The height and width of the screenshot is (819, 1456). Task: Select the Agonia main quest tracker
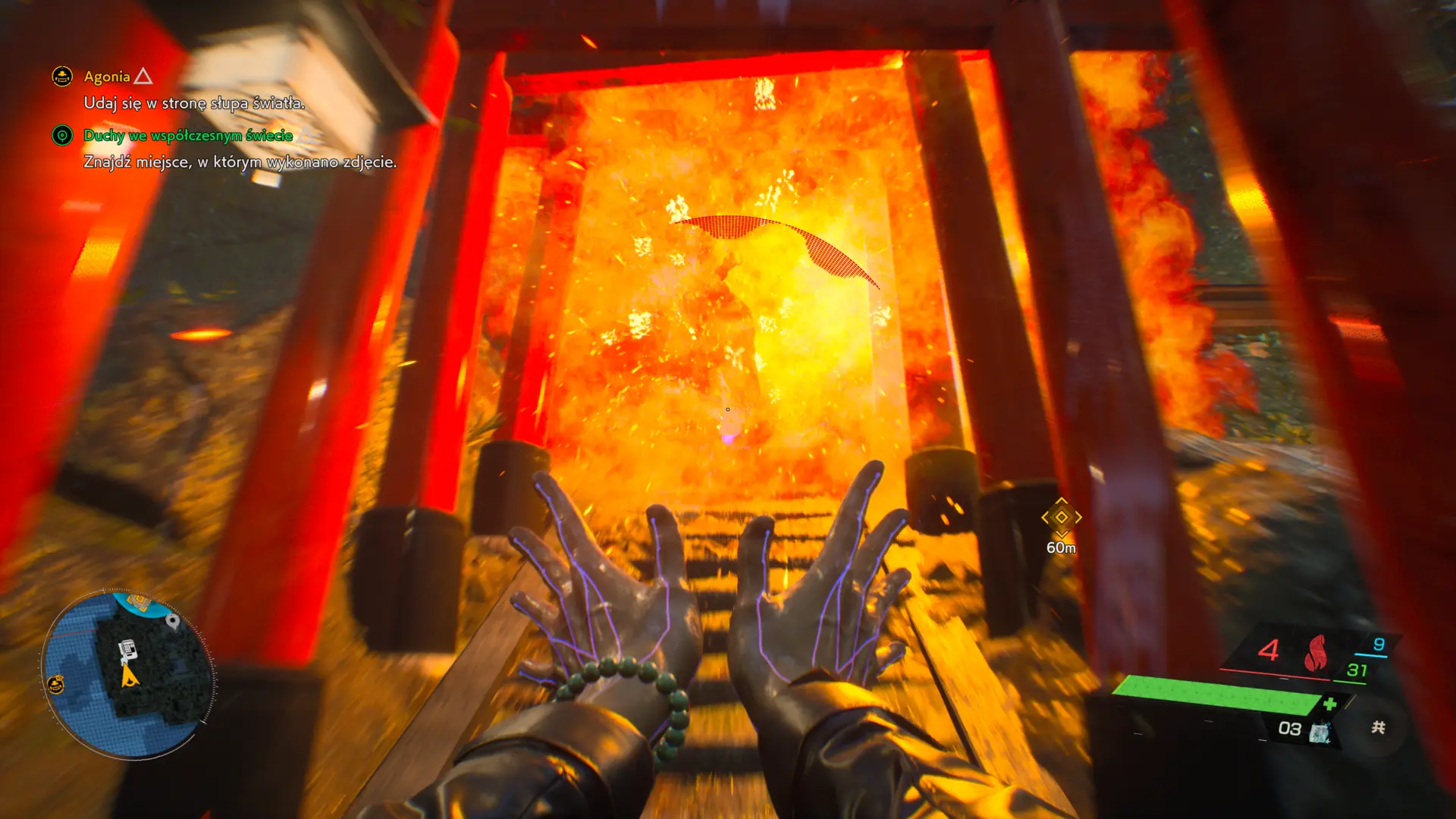107,77
